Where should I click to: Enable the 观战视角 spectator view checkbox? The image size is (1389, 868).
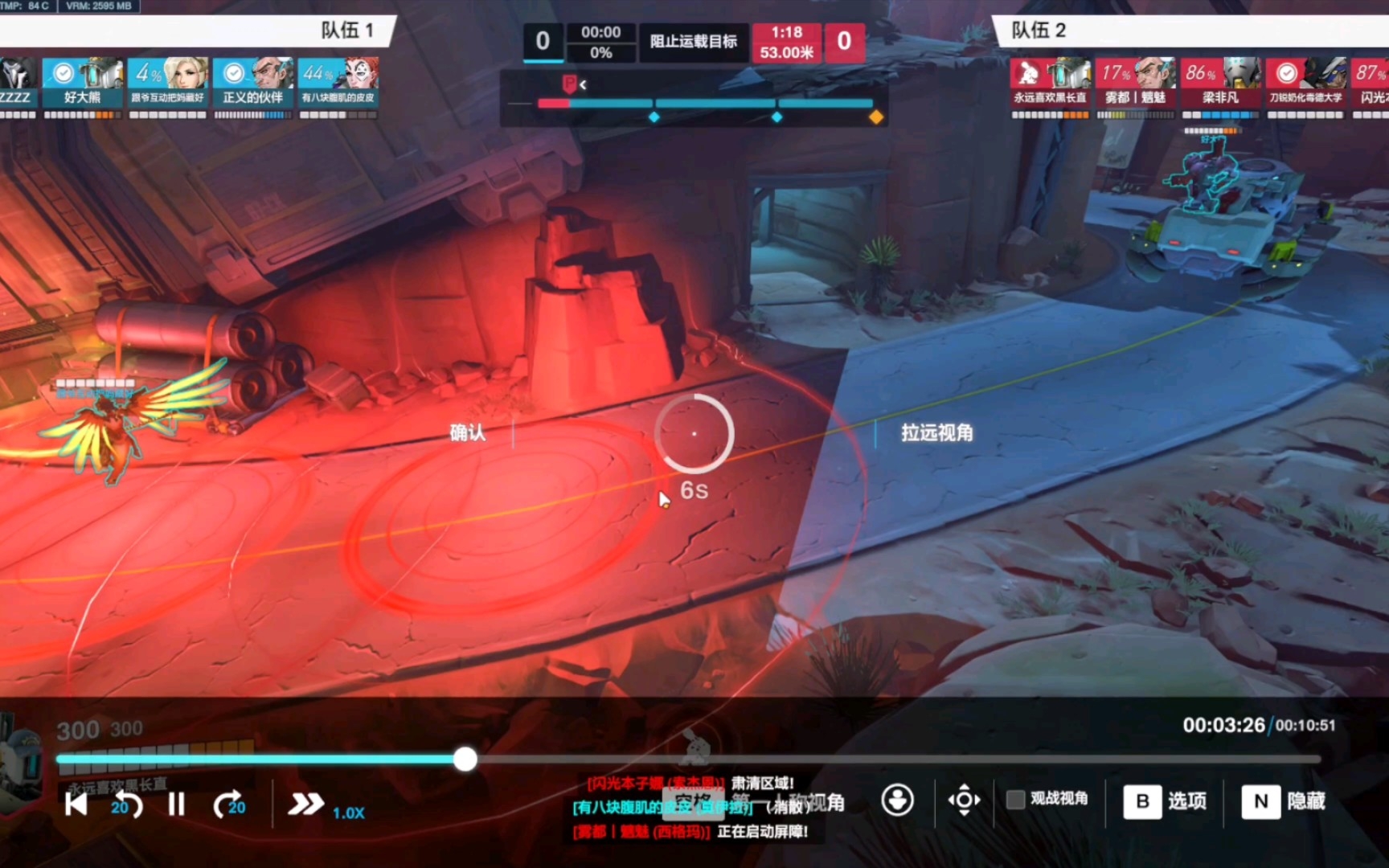click(1014, 800)
